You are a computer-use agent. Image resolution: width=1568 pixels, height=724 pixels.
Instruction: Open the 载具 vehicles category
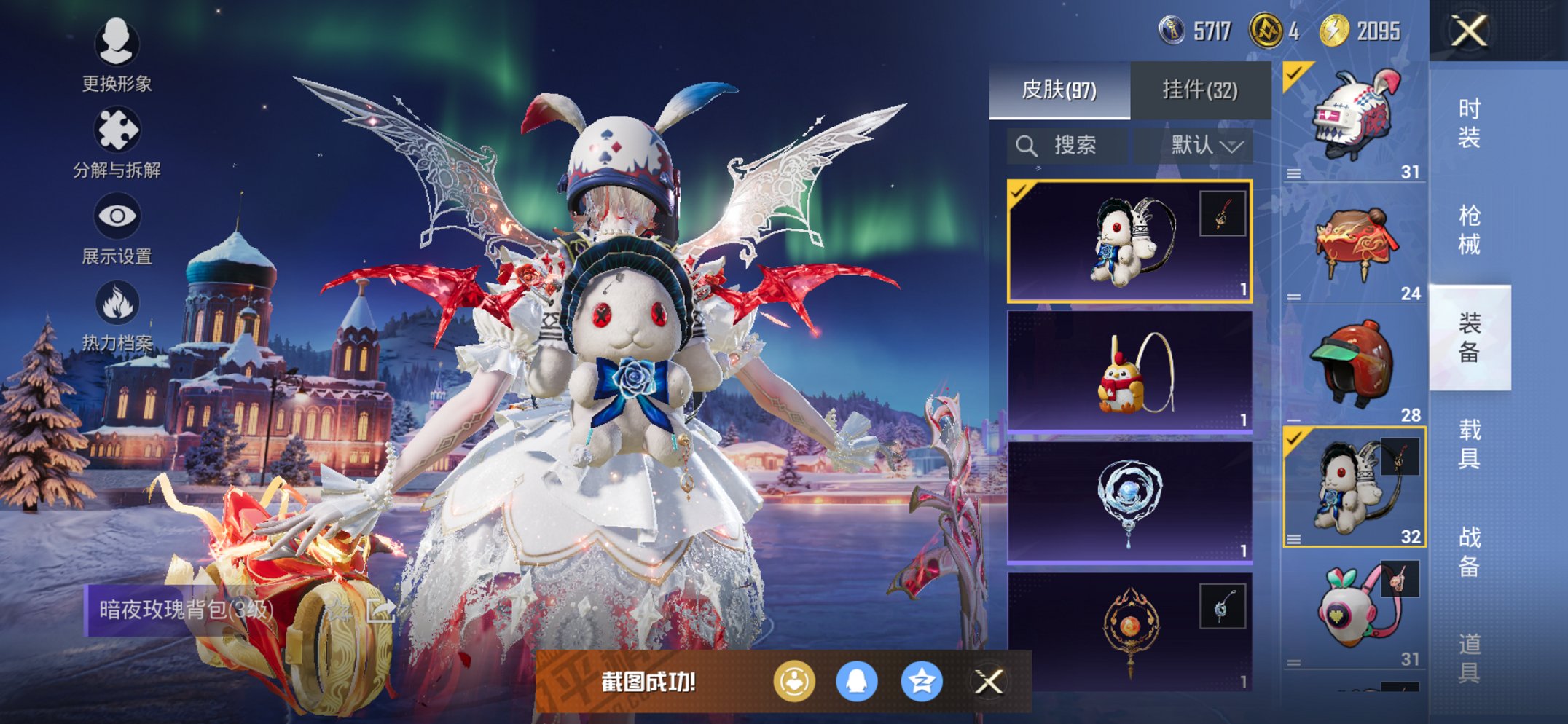pyautogui.click(x=1469, y=444)
